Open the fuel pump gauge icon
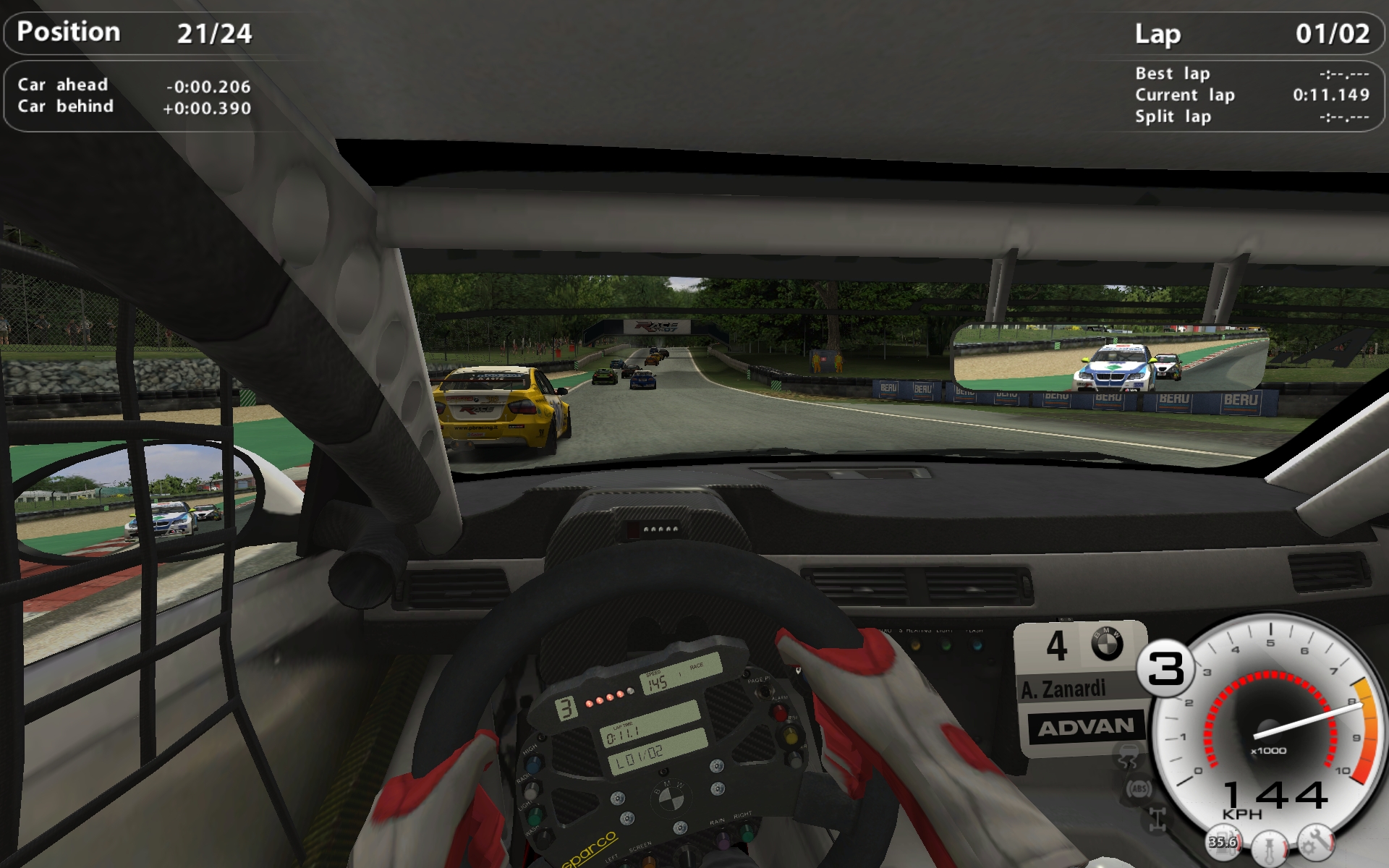The width and height of the screenshot is (1389, 868). point(1223,842)
